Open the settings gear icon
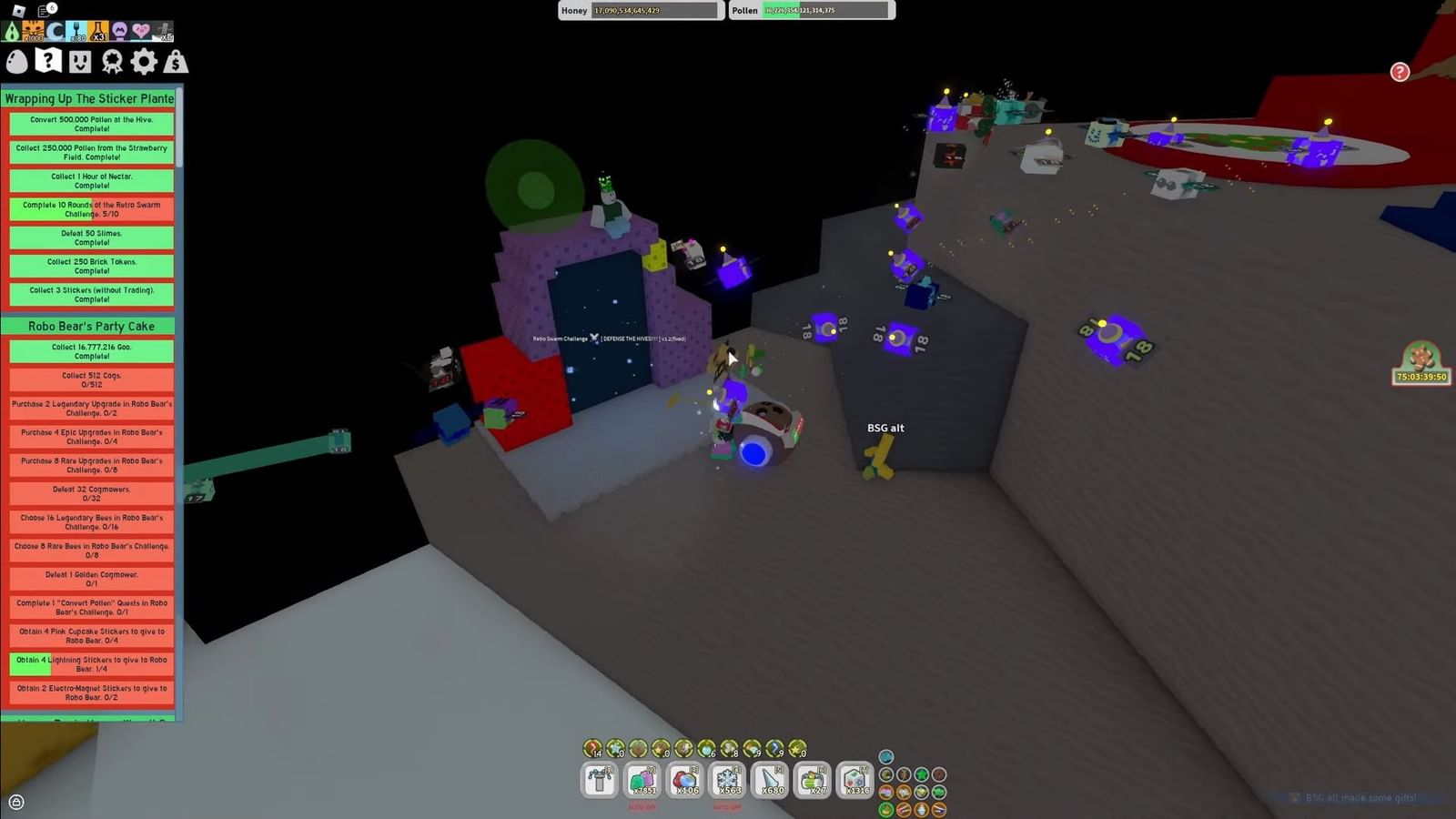The height and width of the screenshot is (819, 1456). click(143, 60)
